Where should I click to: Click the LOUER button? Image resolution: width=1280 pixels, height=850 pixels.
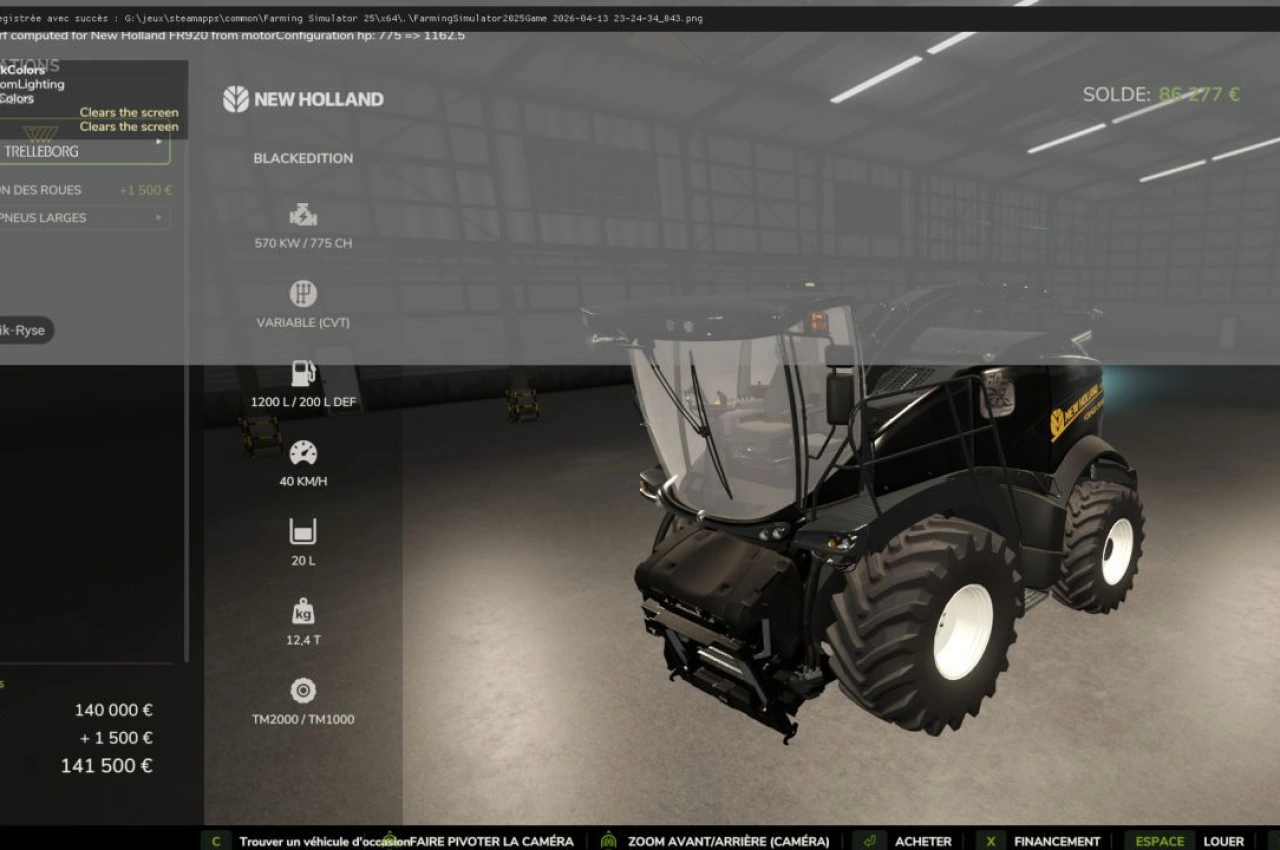click(x=1225, y=841)
